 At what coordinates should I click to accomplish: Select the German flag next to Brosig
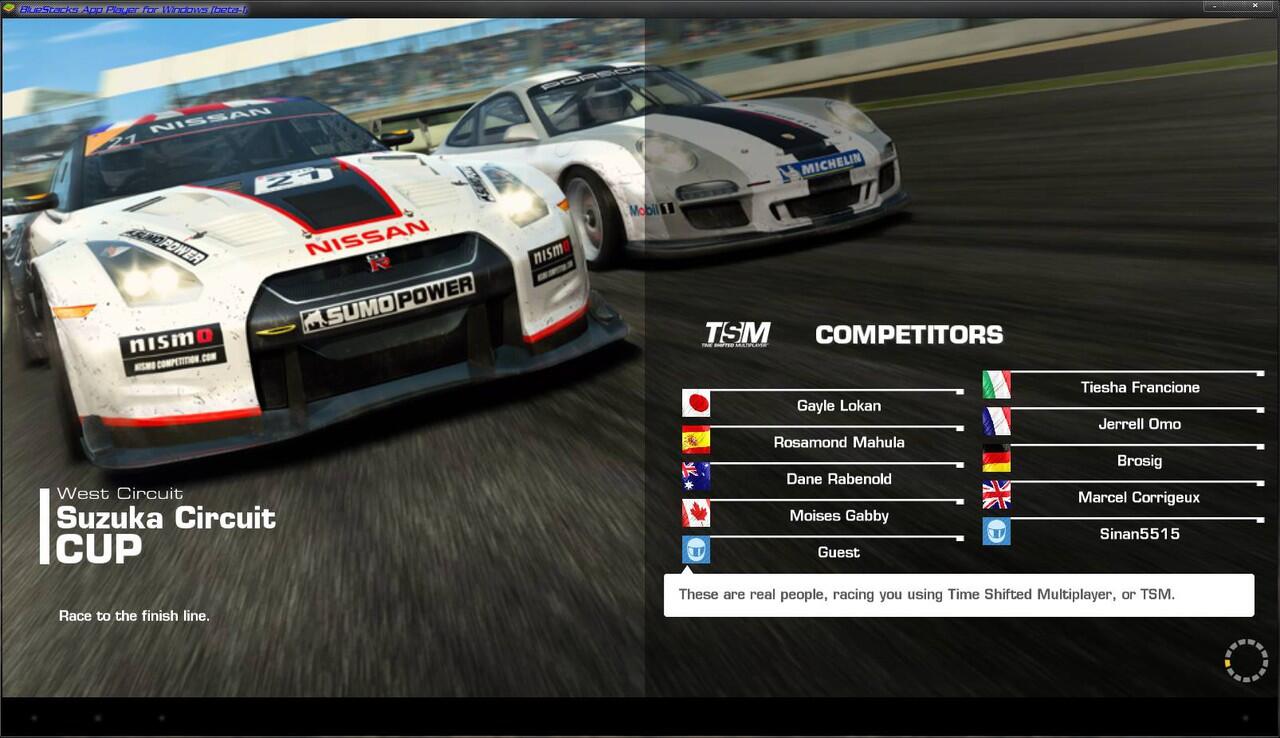(x=996, y=458)
